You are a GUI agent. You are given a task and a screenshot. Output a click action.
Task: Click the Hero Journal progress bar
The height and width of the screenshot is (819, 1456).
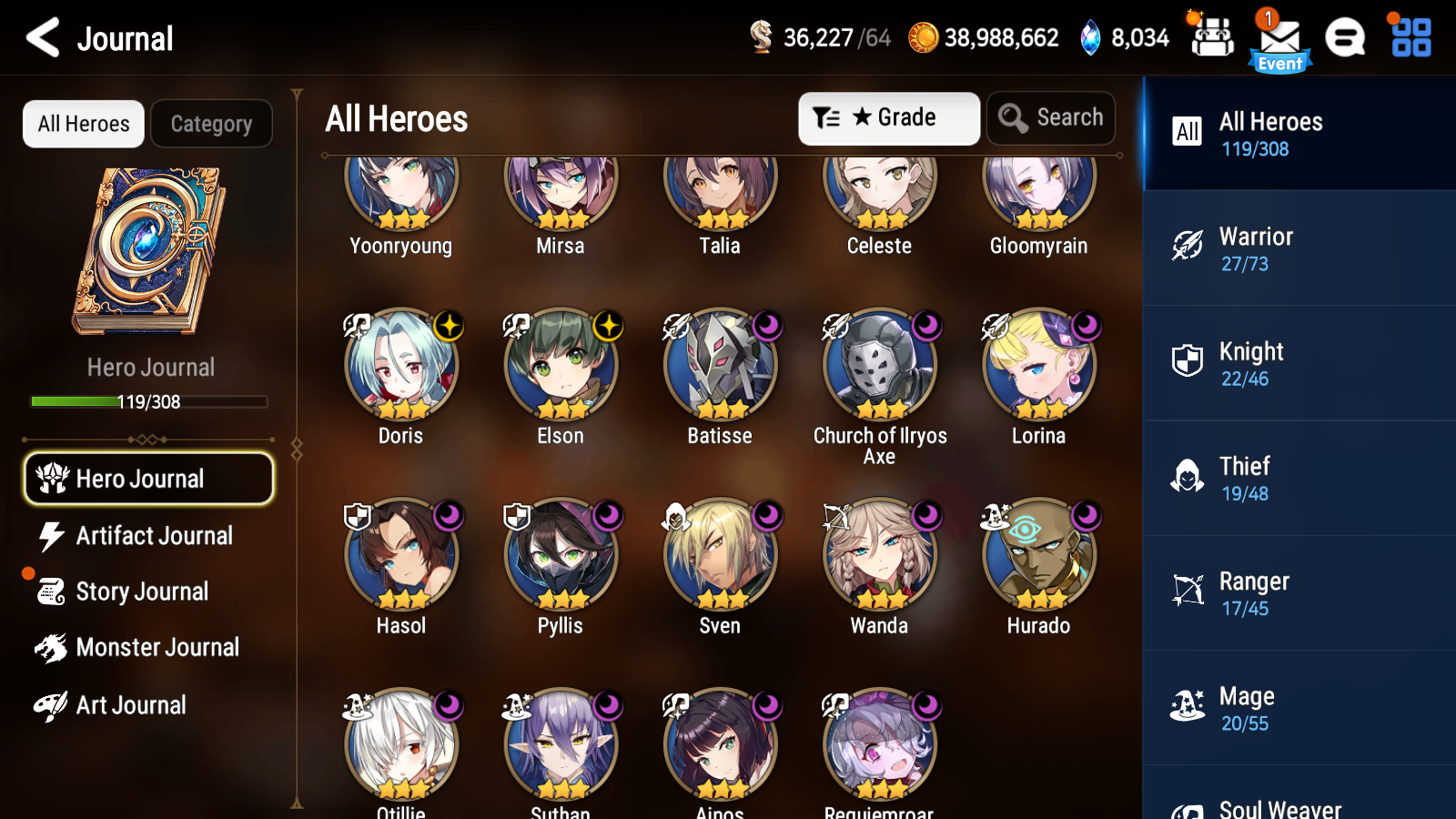tap(148, 401)
